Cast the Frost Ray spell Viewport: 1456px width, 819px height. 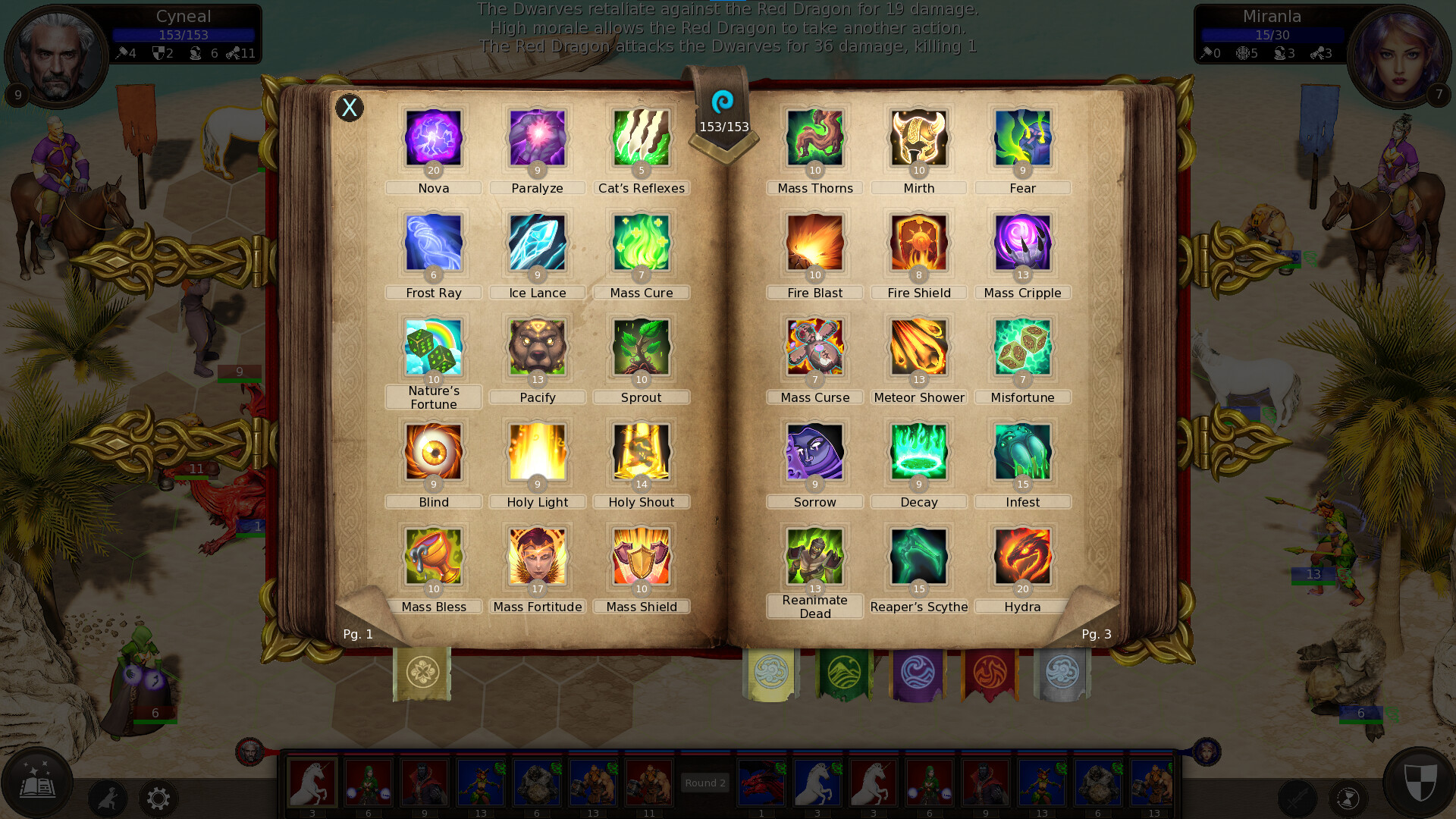click(433, 243)
